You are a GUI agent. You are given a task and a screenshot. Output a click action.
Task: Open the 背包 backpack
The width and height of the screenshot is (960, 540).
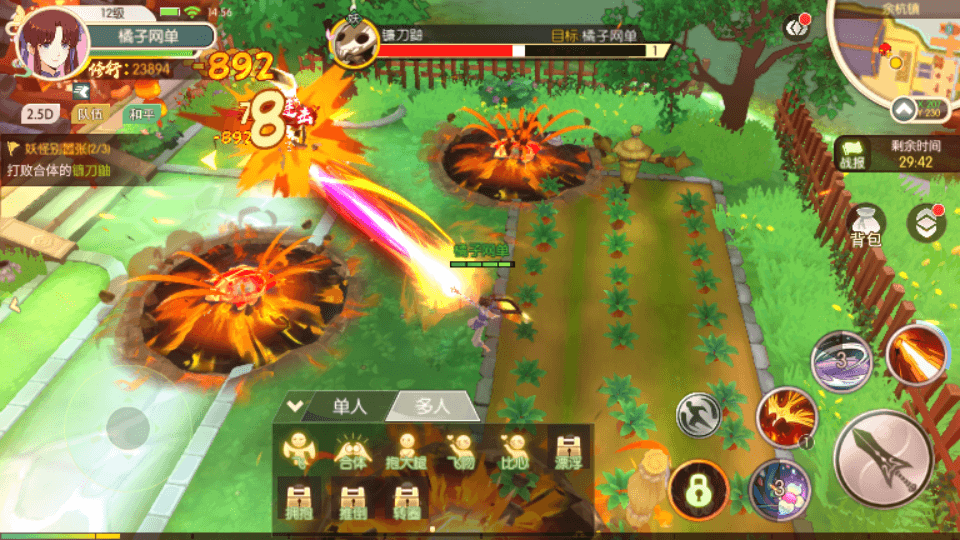[865, 226]
